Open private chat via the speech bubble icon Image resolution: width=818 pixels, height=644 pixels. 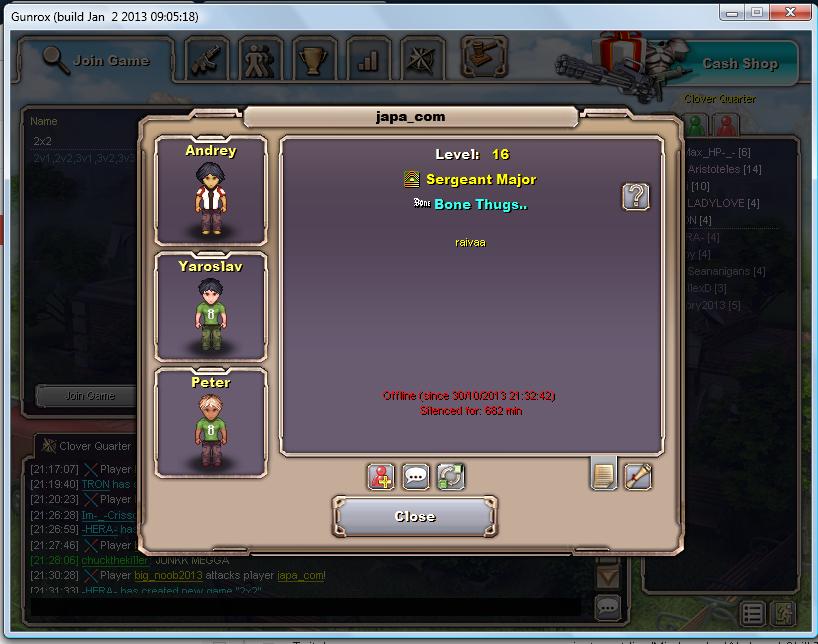point(416,476)
